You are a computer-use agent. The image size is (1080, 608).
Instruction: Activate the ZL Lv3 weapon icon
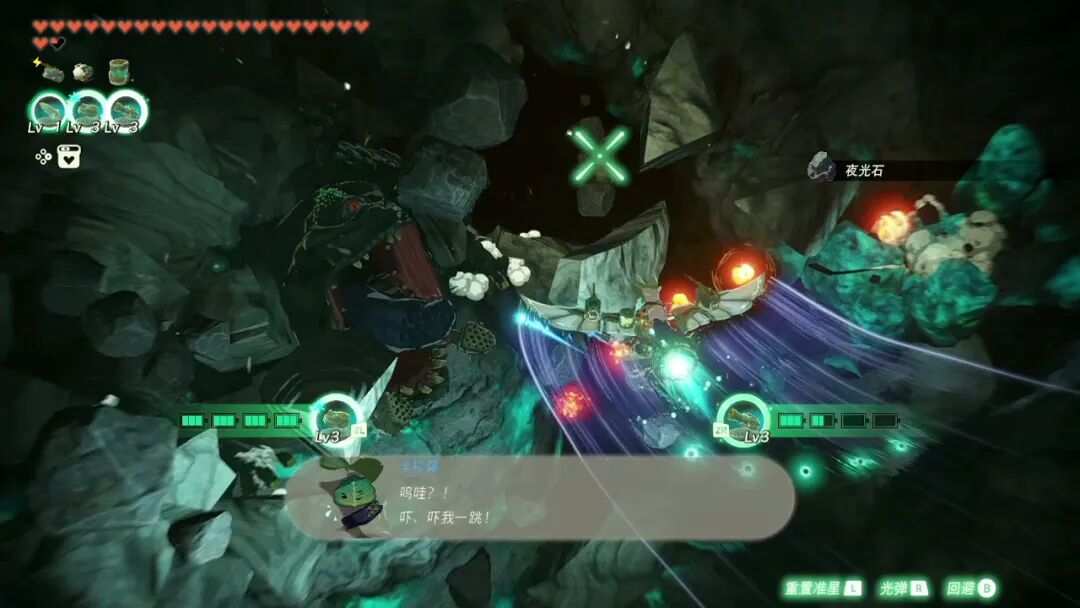335,418
